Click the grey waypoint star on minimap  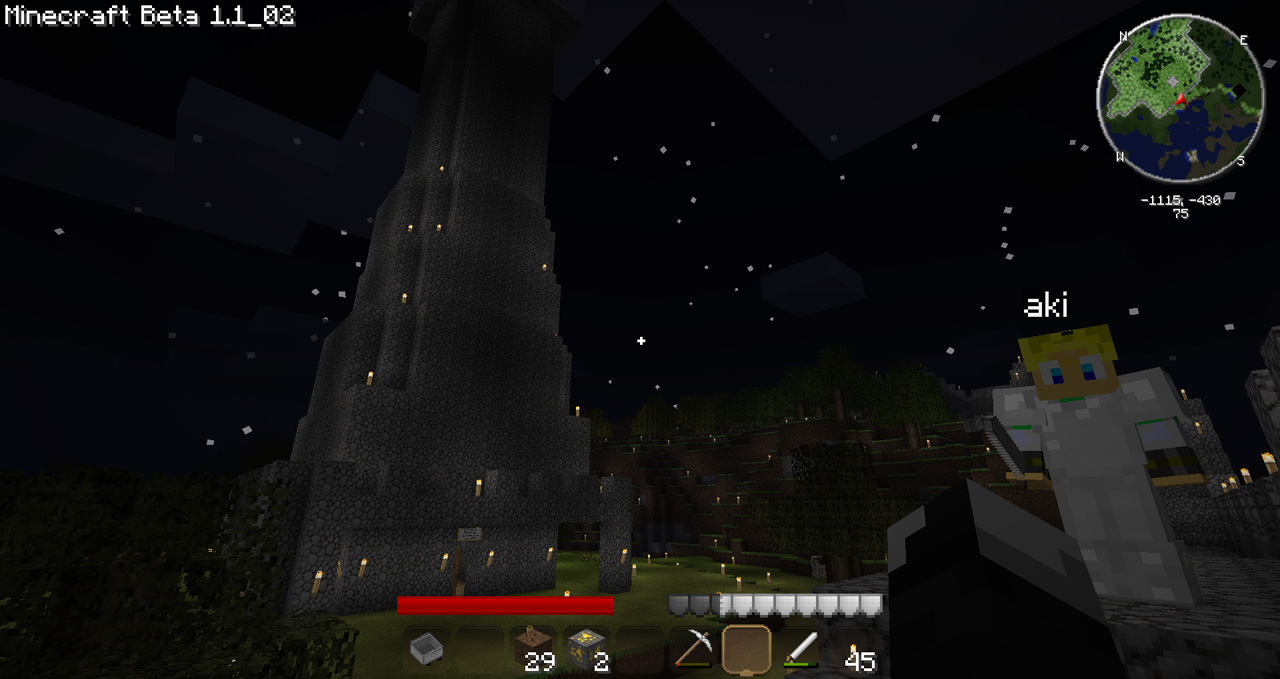point(1172,79)
